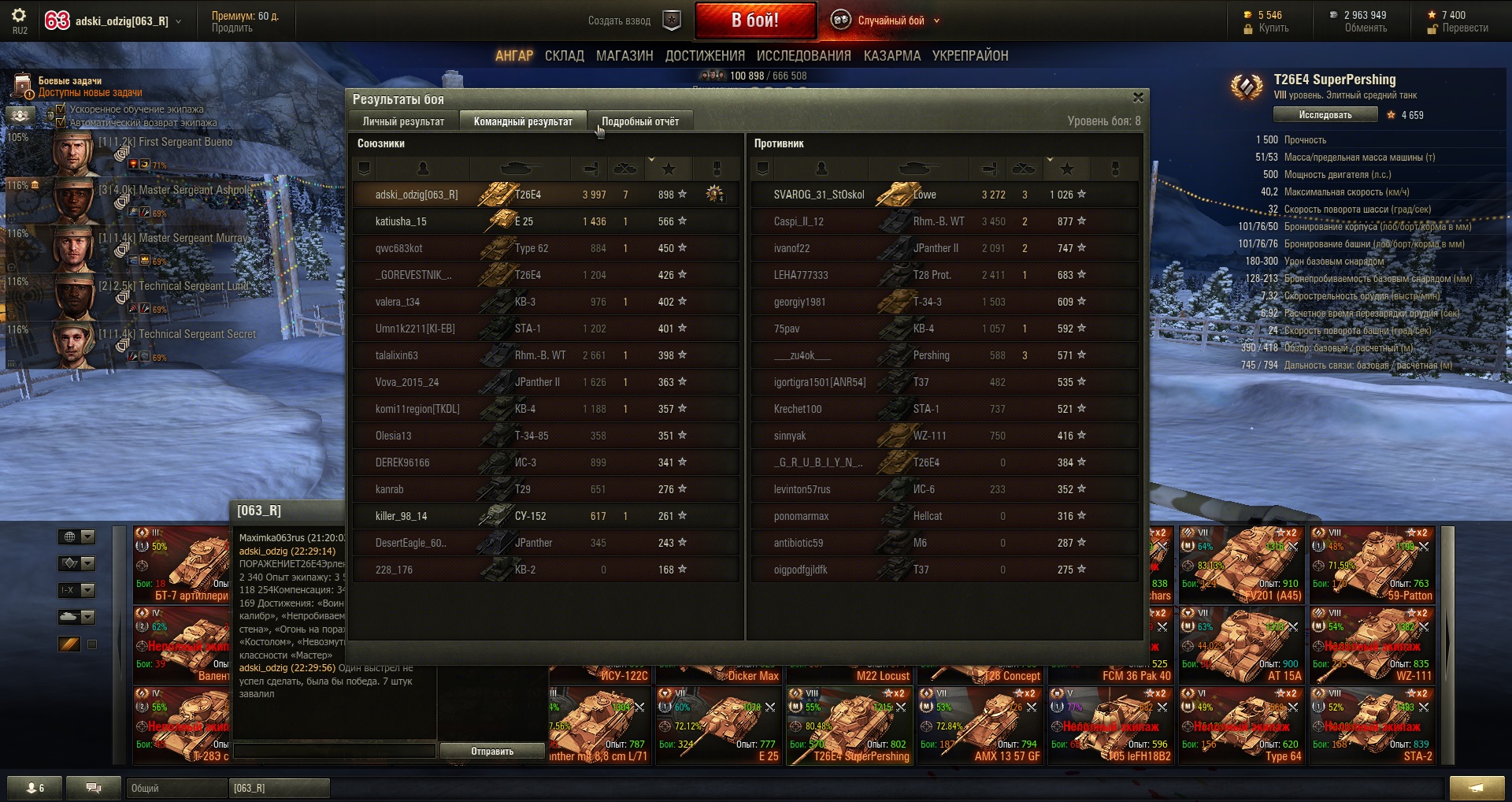
Task: Open the Общий chat channel tab
Action: pos(175,788)
